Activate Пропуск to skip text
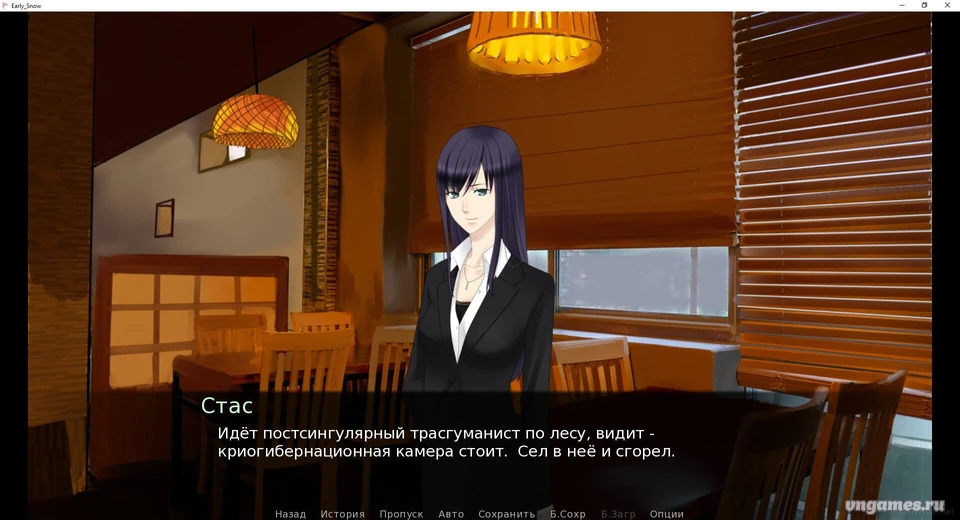 coord(401,514)
